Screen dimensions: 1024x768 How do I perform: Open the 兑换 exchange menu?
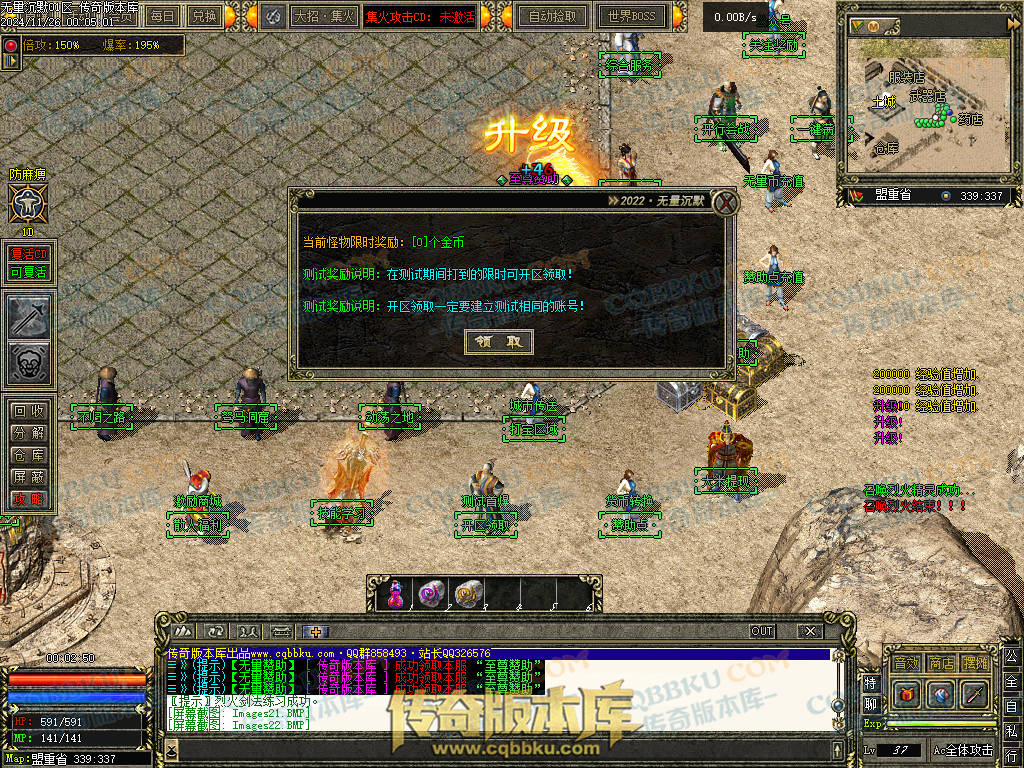(204, 16)
